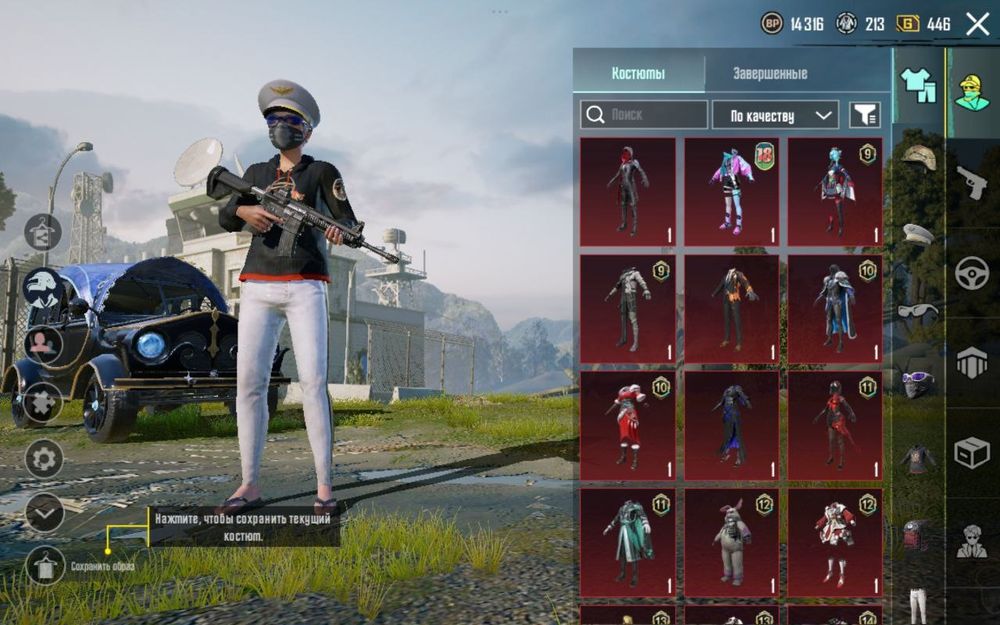The height and width of the screenshot is (625, 1000).
Task: Open the steering wheel vehicle section
Action: click(x=971, y=273)
